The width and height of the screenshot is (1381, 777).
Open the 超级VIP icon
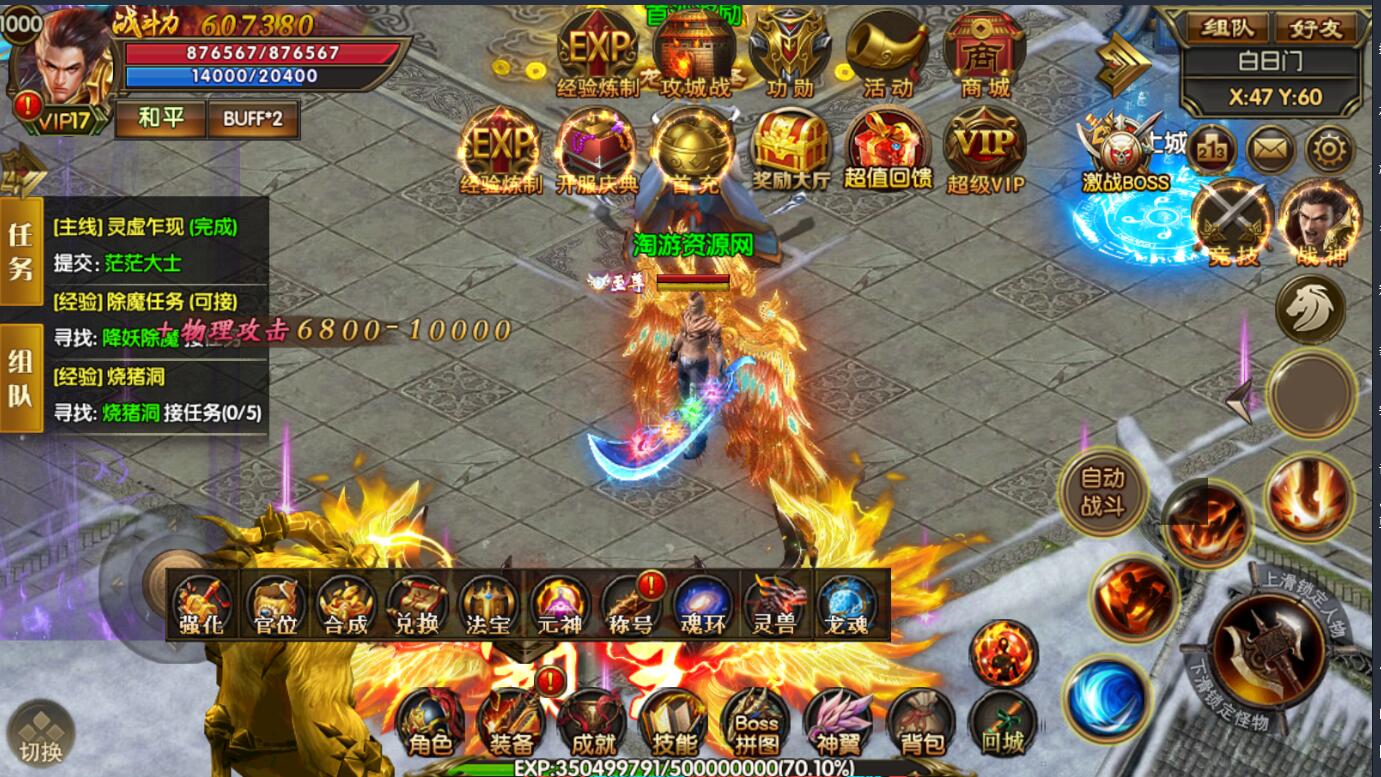pyautogui.click(x=986, y=152)
